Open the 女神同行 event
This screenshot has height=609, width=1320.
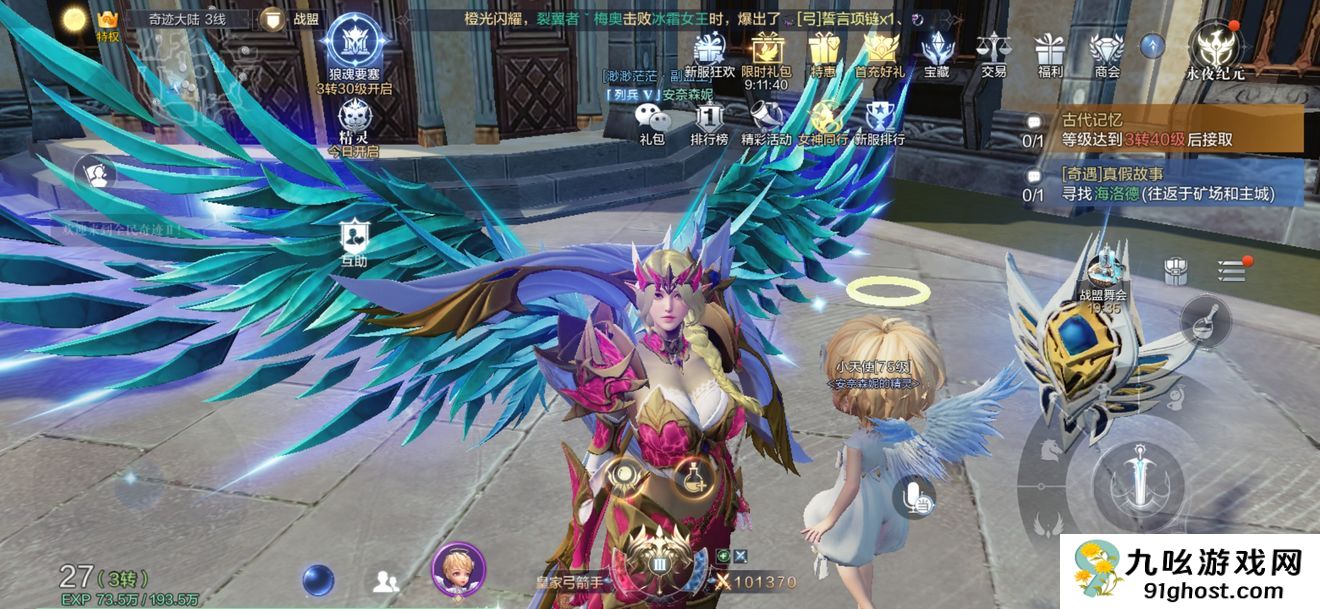click(x=823, y=122)
